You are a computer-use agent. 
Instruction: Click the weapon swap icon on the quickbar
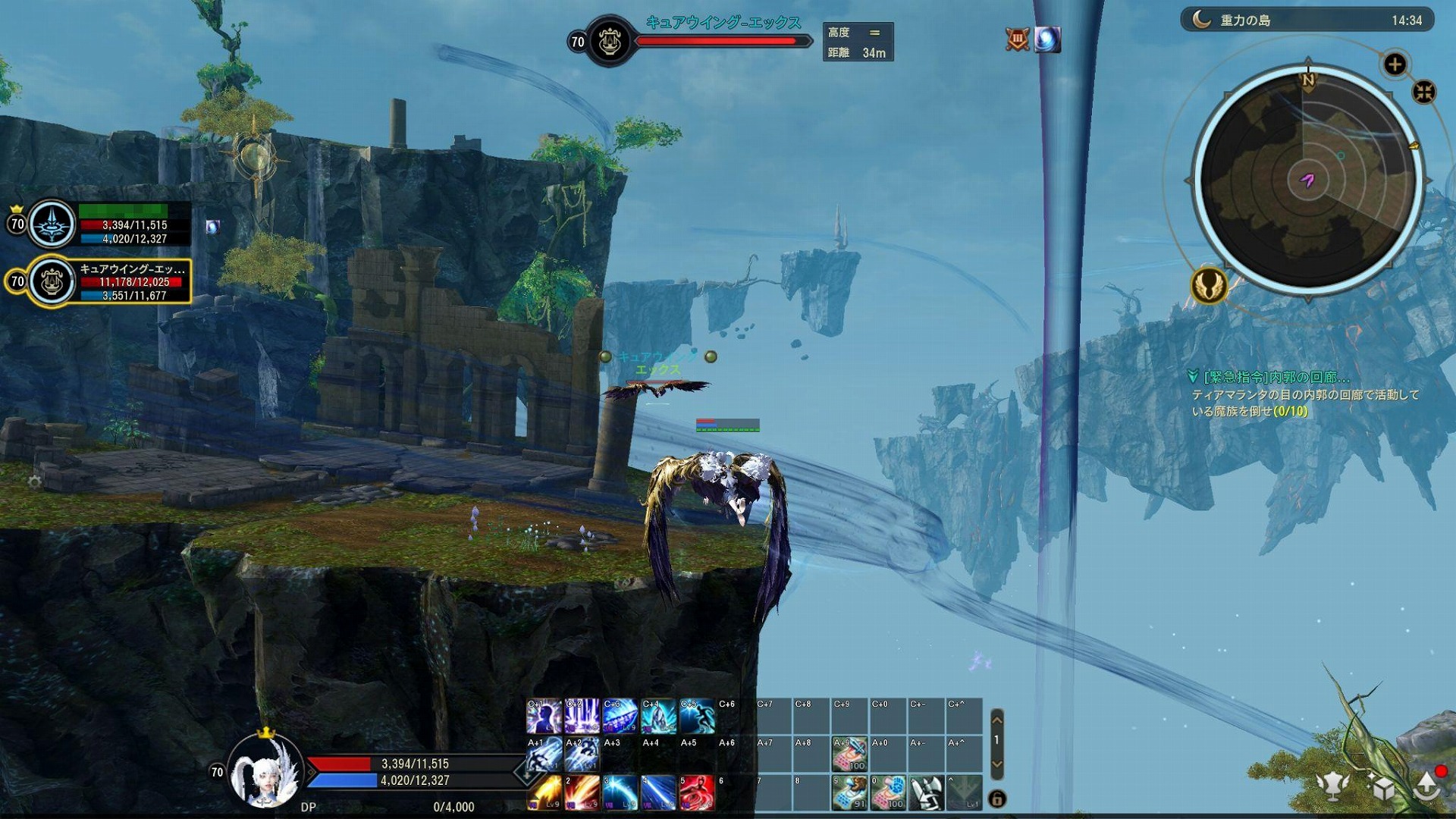pyautogui.click(x=927, y=792)
